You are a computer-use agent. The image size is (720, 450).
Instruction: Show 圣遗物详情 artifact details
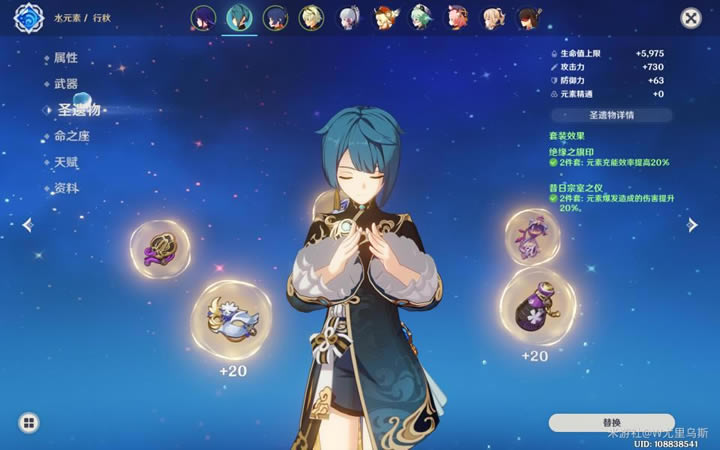click(x=611, y=115)
